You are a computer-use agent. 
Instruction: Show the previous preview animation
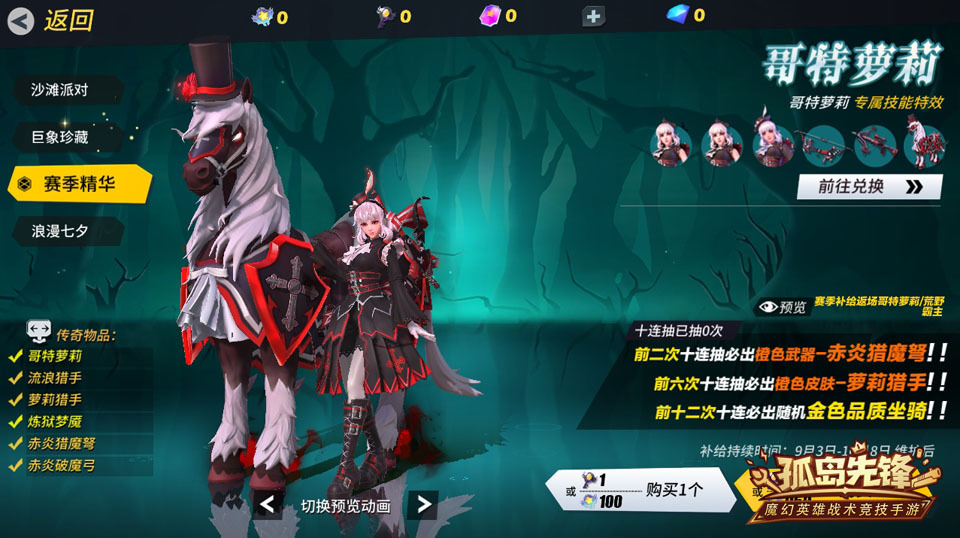268,505
